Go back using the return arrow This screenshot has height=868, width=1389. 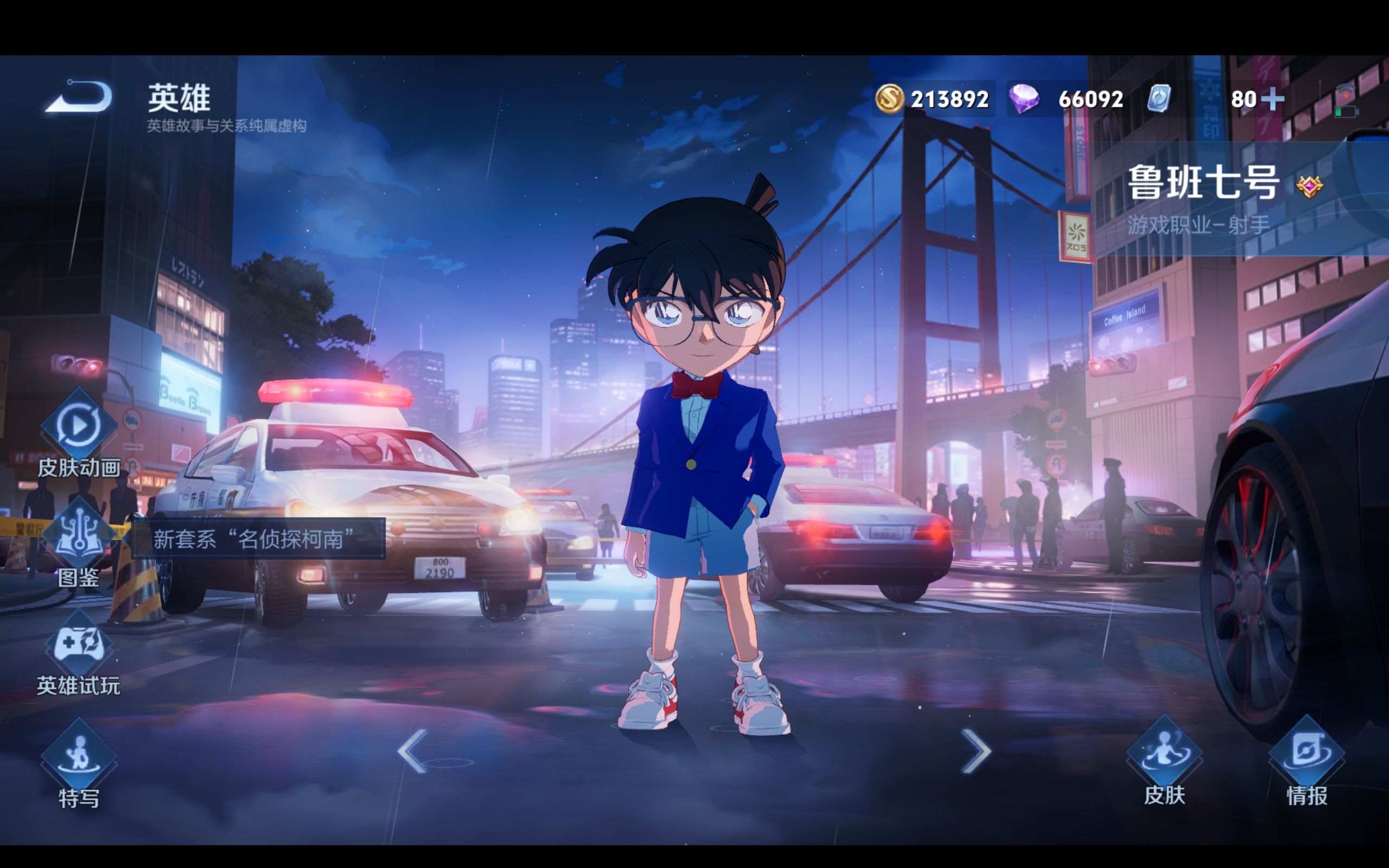79,97
